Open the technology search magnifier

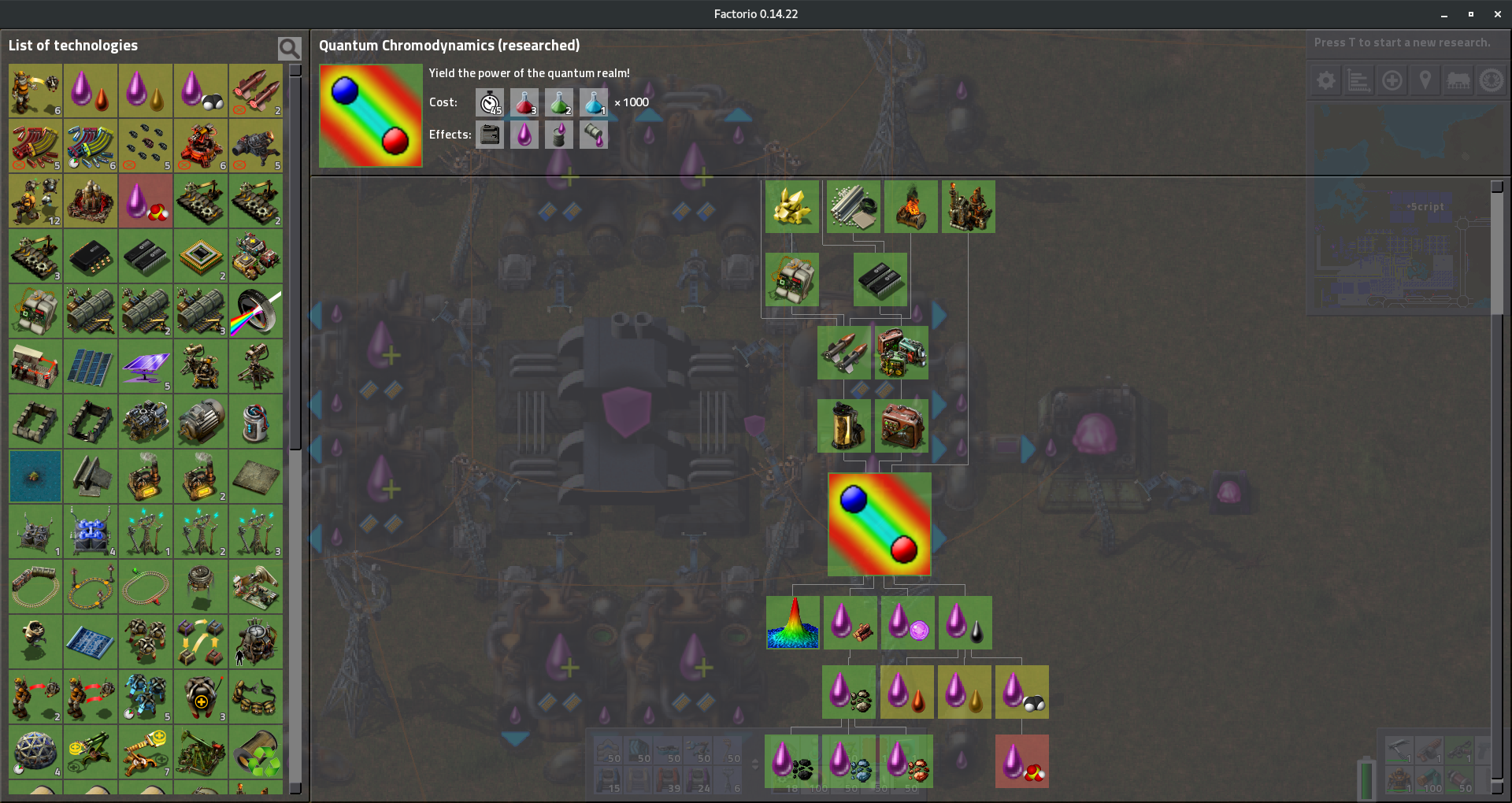[289, 49]
